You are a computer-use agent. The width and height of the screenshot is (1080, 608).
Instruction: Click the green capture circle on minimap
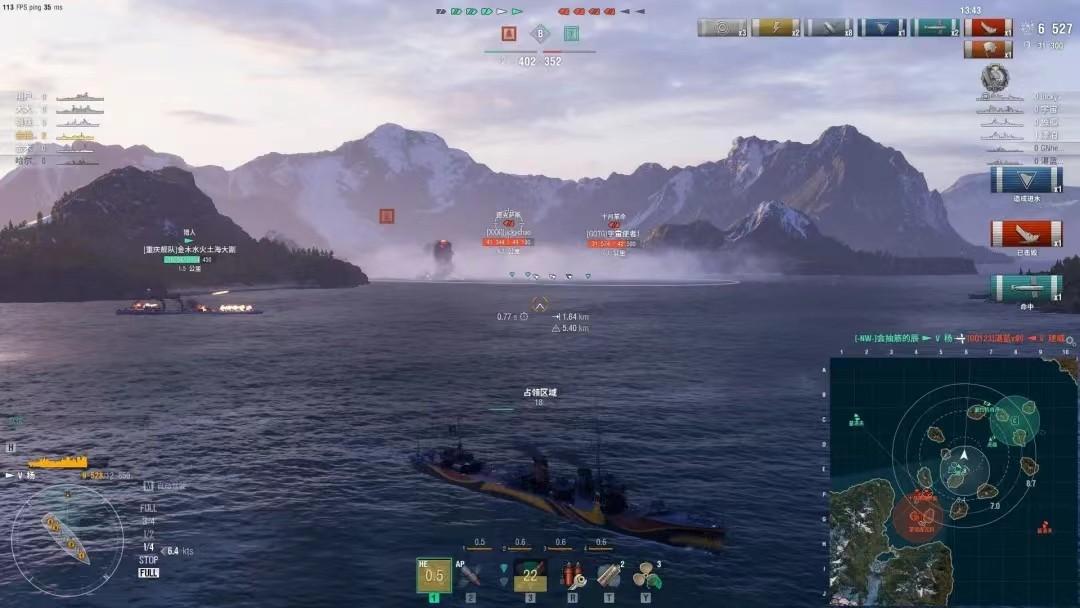[x=1014, y=421]
